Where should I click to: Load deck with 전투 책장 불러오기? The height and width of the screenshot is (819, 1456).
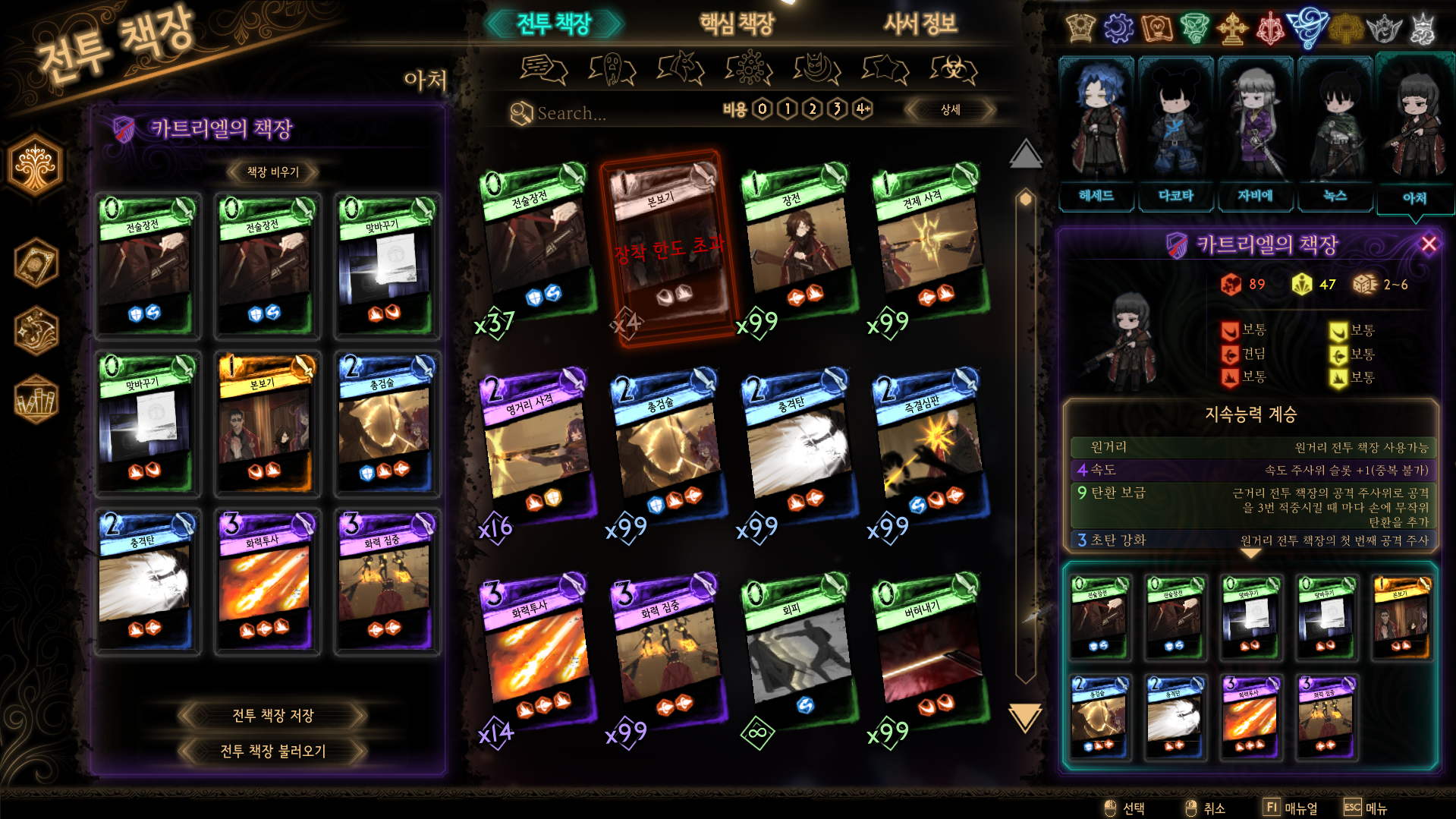click(x=272, y=751)
